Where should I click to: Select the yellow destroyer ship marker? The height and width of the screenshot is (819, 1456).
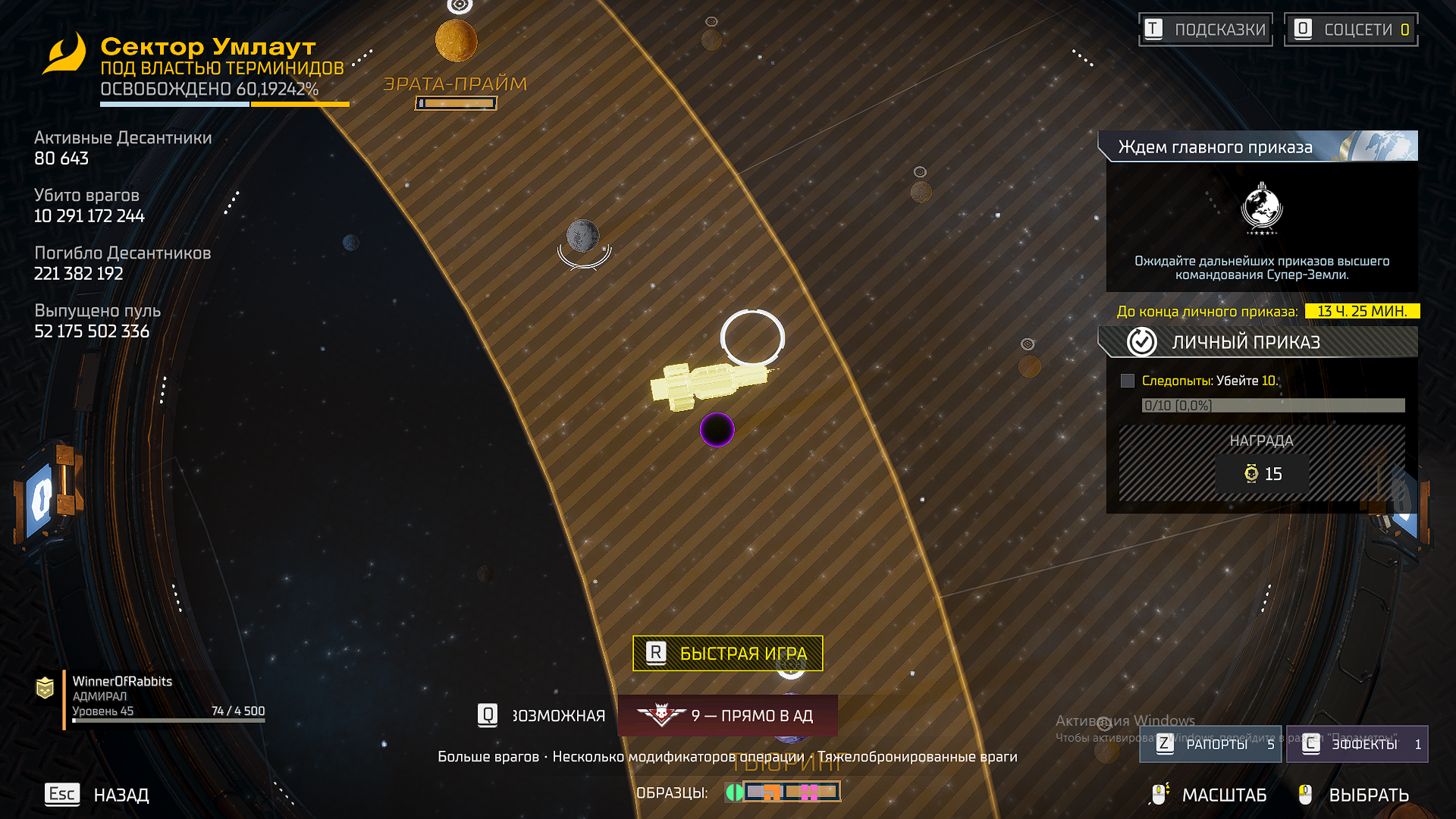point(707,383)
